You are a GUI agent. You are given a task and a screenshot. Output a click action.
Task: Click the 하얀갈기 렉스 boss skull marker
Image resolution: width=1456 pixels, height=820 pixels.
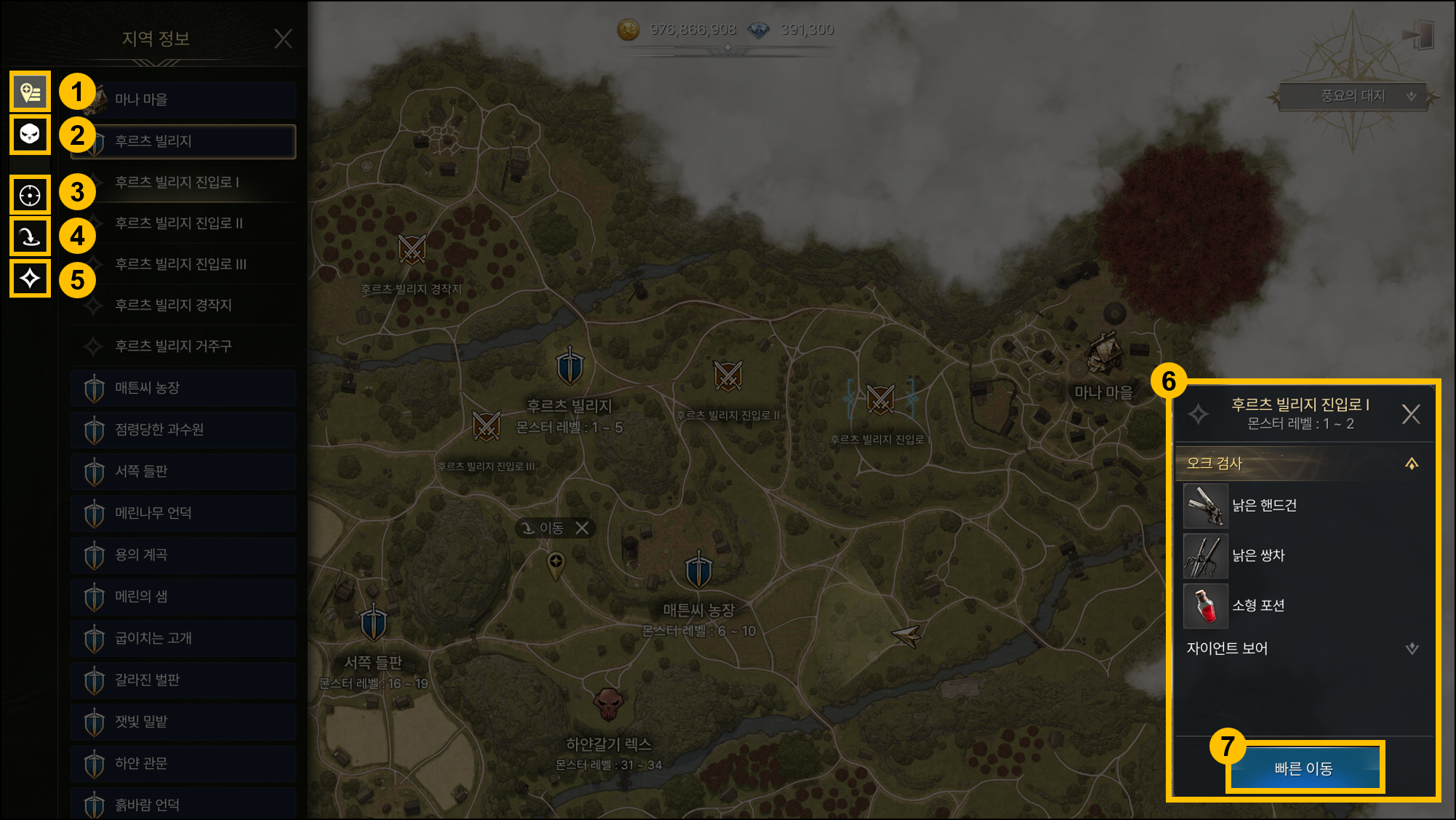[x=608, y=704]
